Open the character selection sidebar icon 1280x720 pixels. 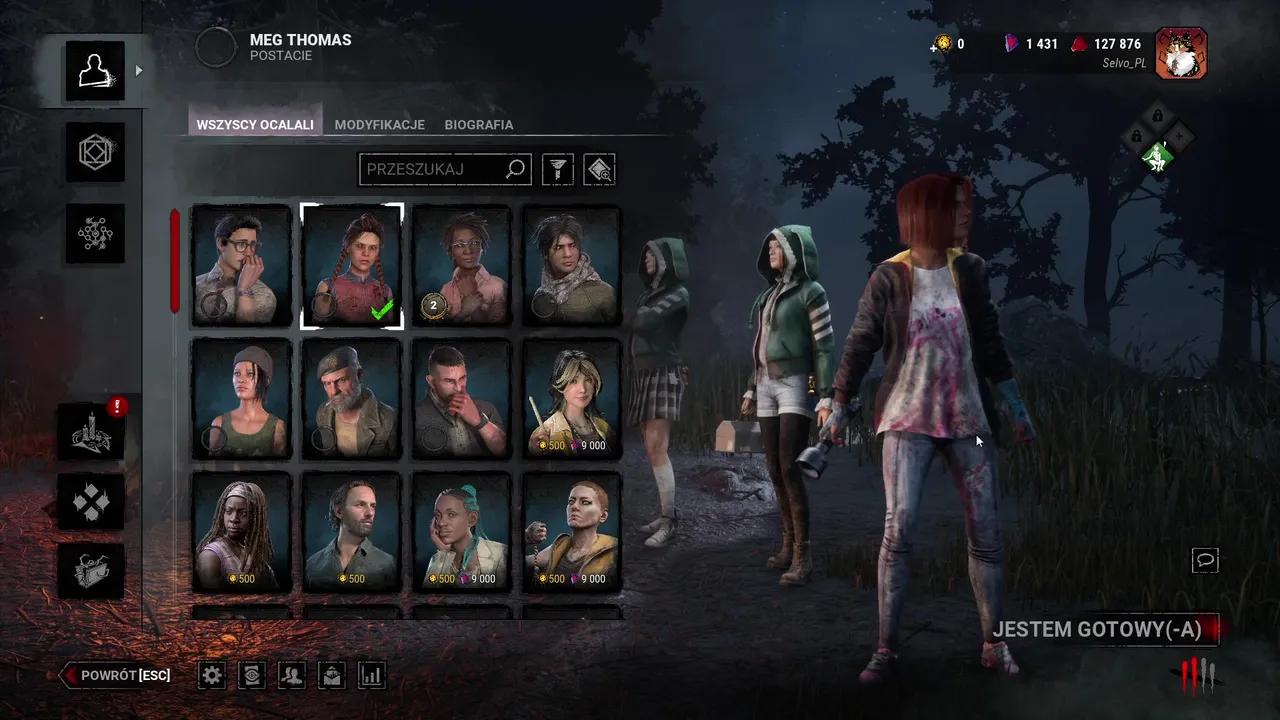pos(95,71)
